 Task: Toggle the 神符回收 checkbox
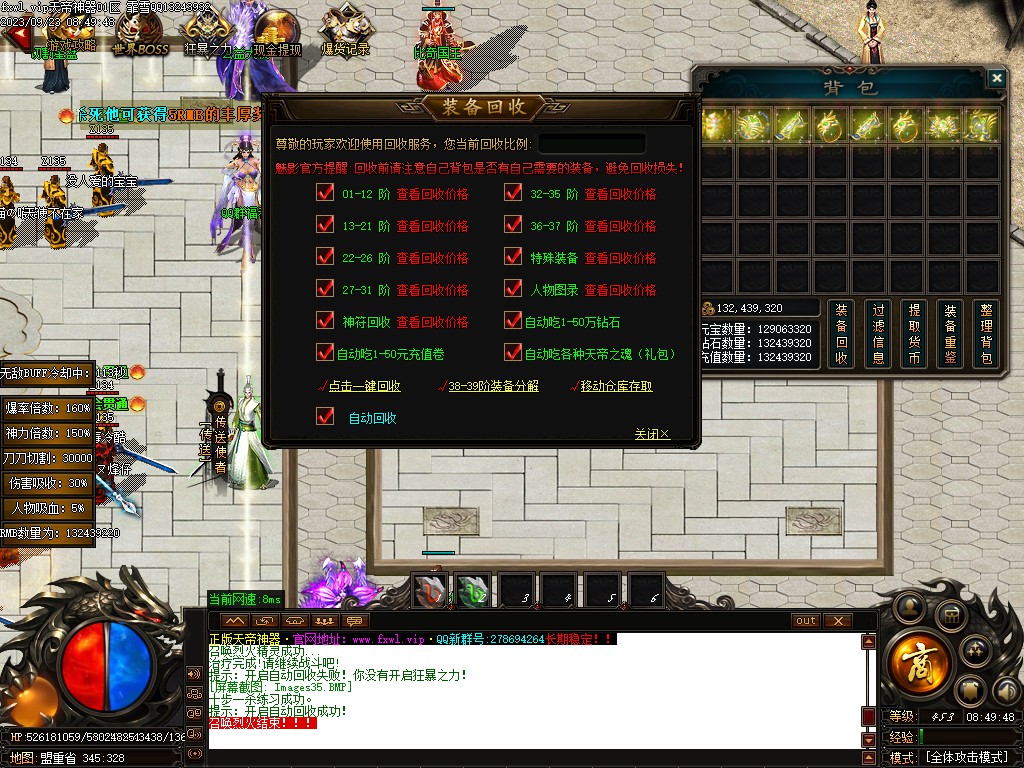pyautogui.click(x=325, y=322)
